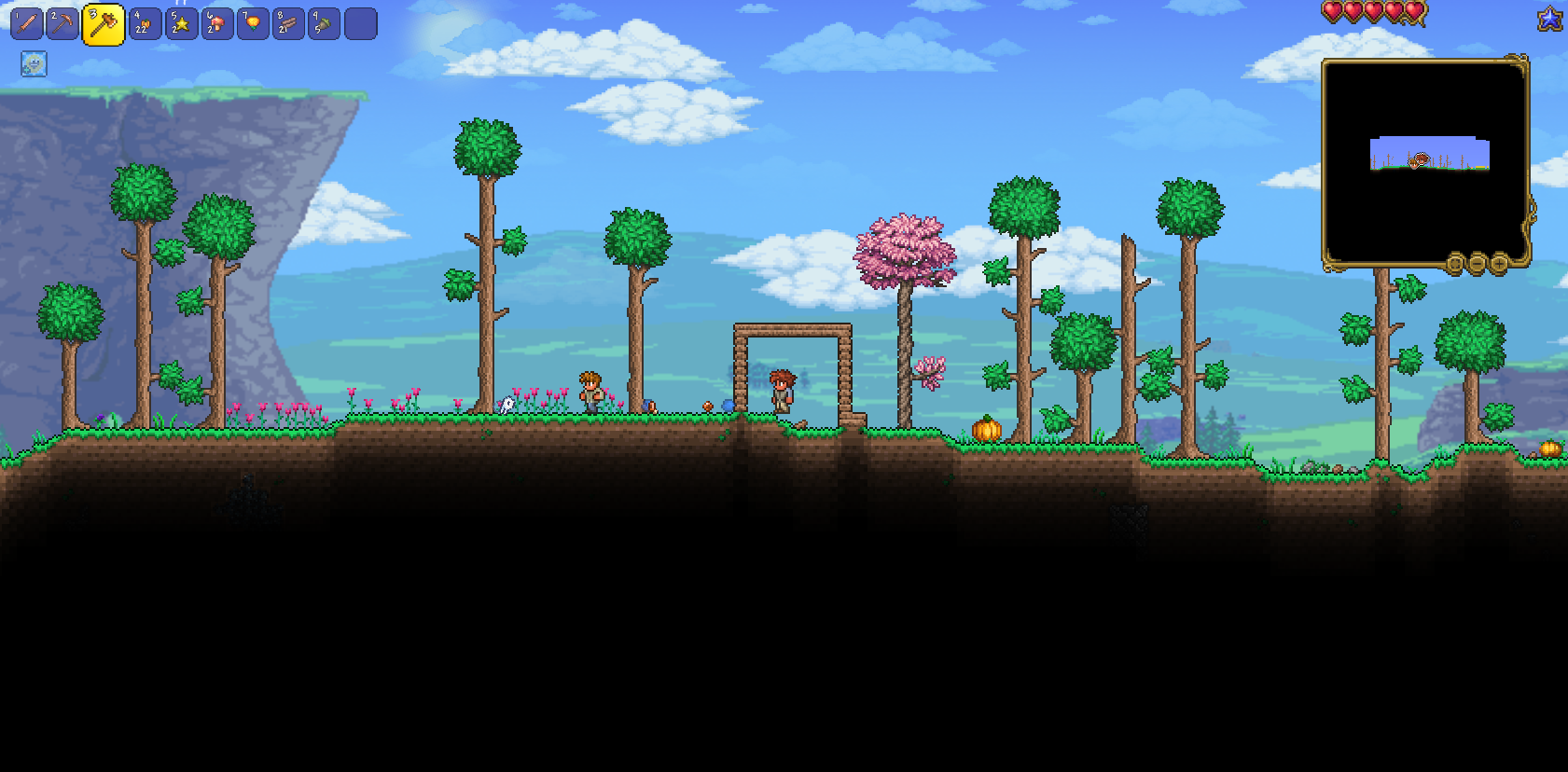Select the acorn hotbar slot

[x=324, y=24]
